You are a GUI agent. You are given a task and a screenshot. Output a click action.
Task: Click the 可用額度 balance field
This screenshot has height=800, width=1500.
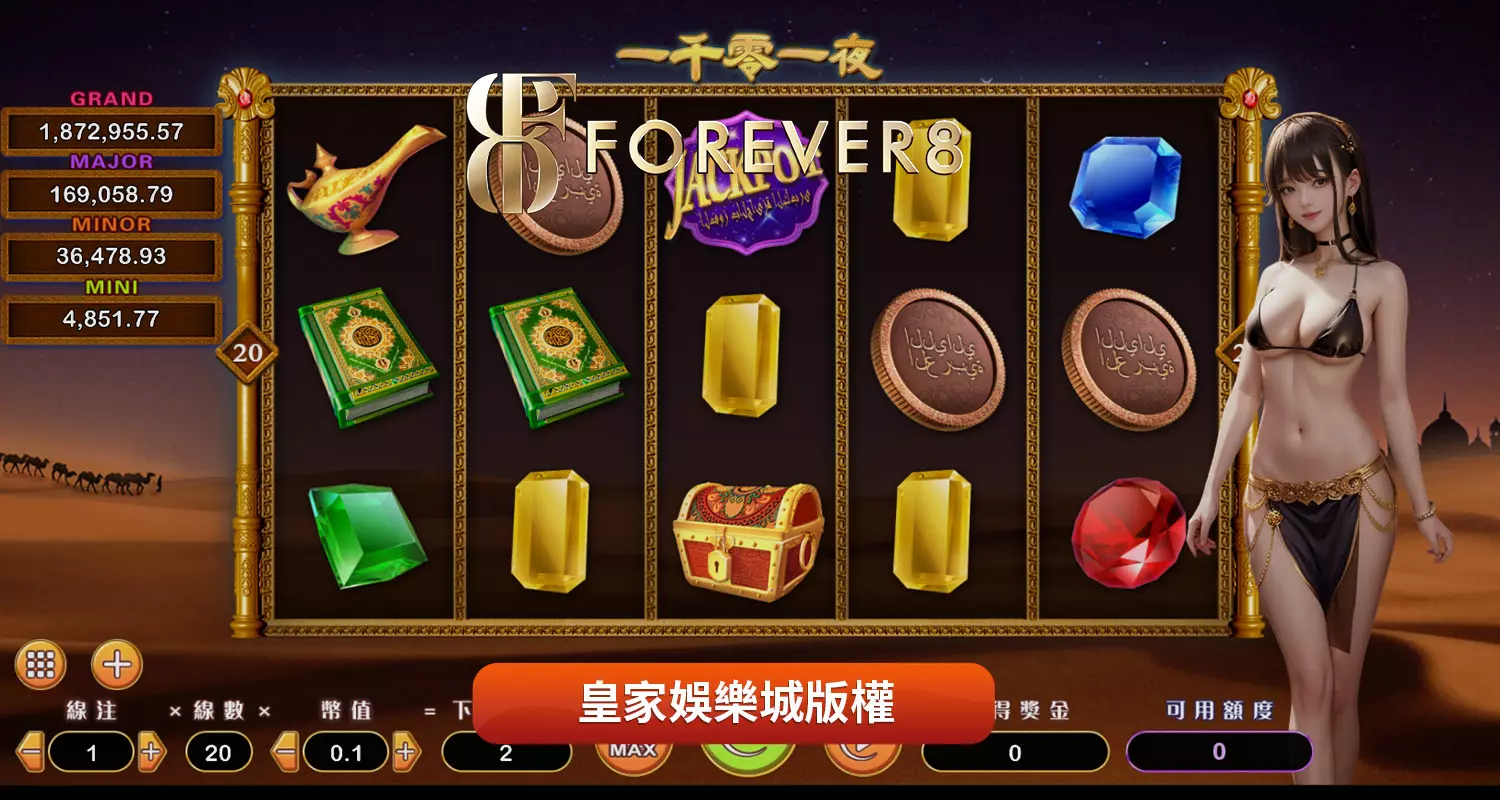1218,752
